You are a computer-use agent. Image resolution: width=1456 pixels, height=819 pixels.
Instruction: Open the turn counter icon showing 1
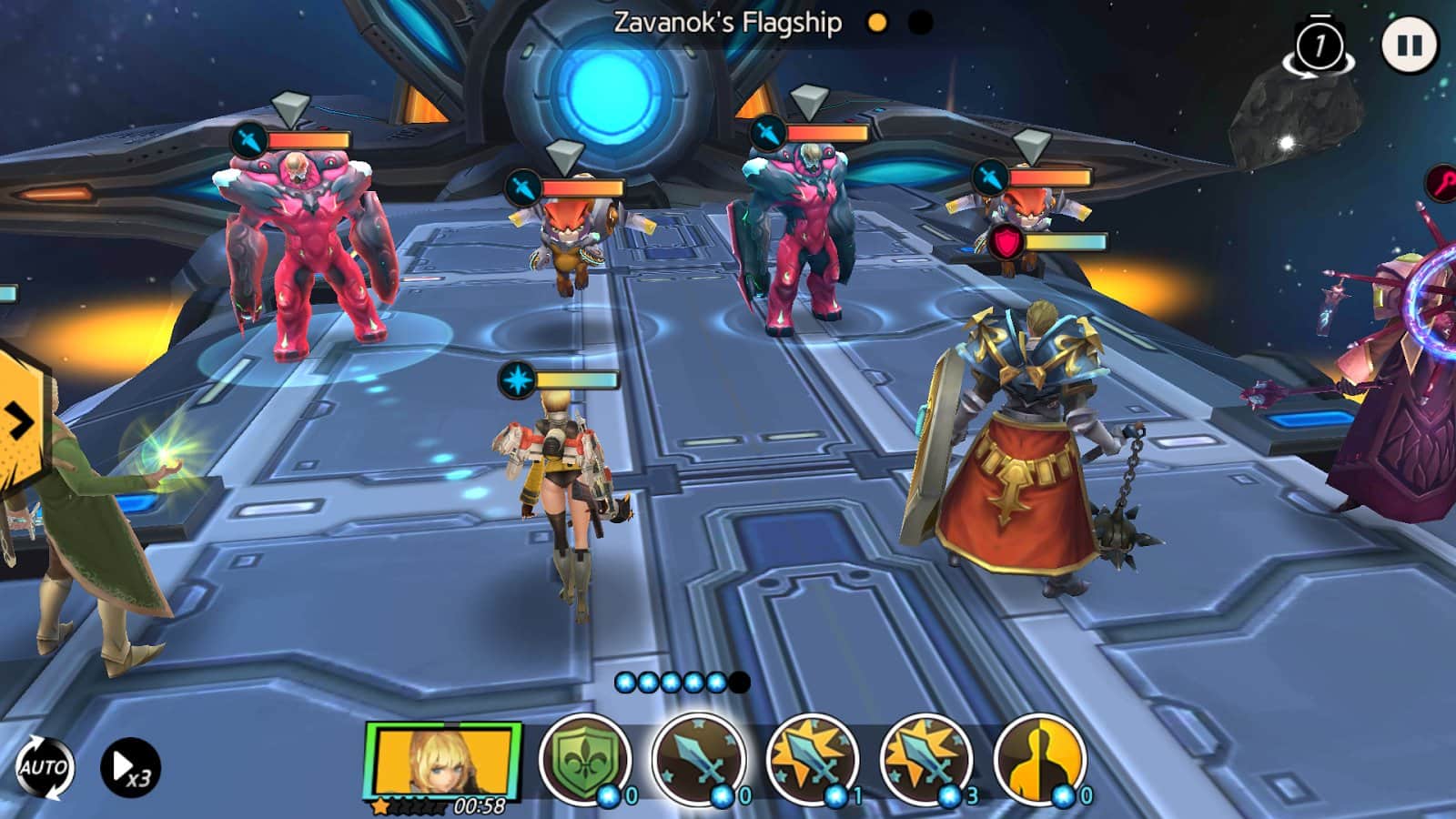click(x=1319, y=45)
